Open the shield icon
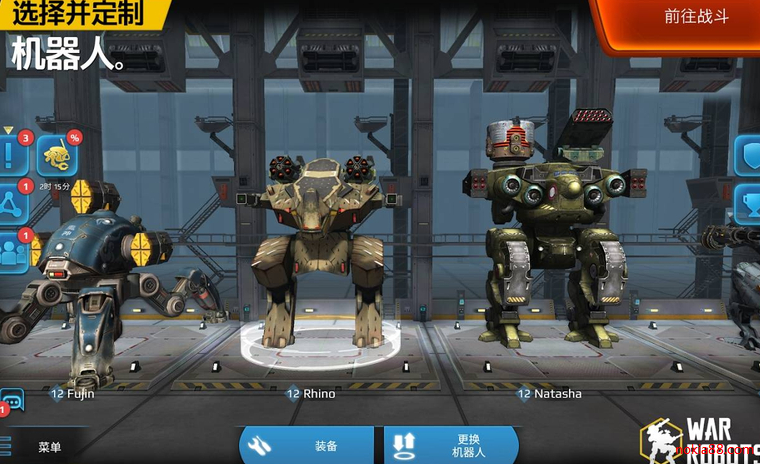Screen dimensions: 760x464 (750, 155)
